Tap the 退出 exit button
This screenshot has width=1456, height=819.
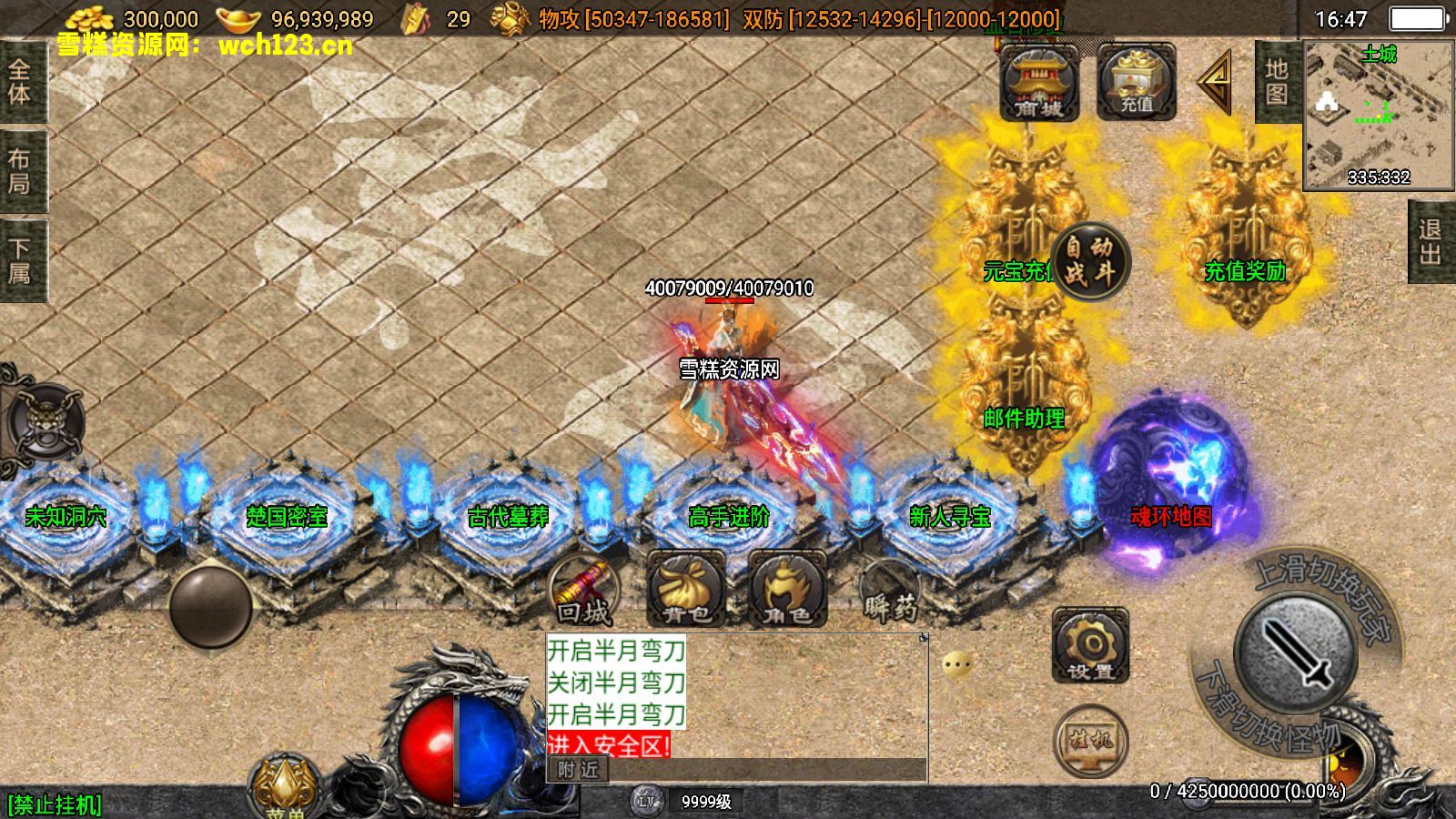click(x=1431, y=241)
